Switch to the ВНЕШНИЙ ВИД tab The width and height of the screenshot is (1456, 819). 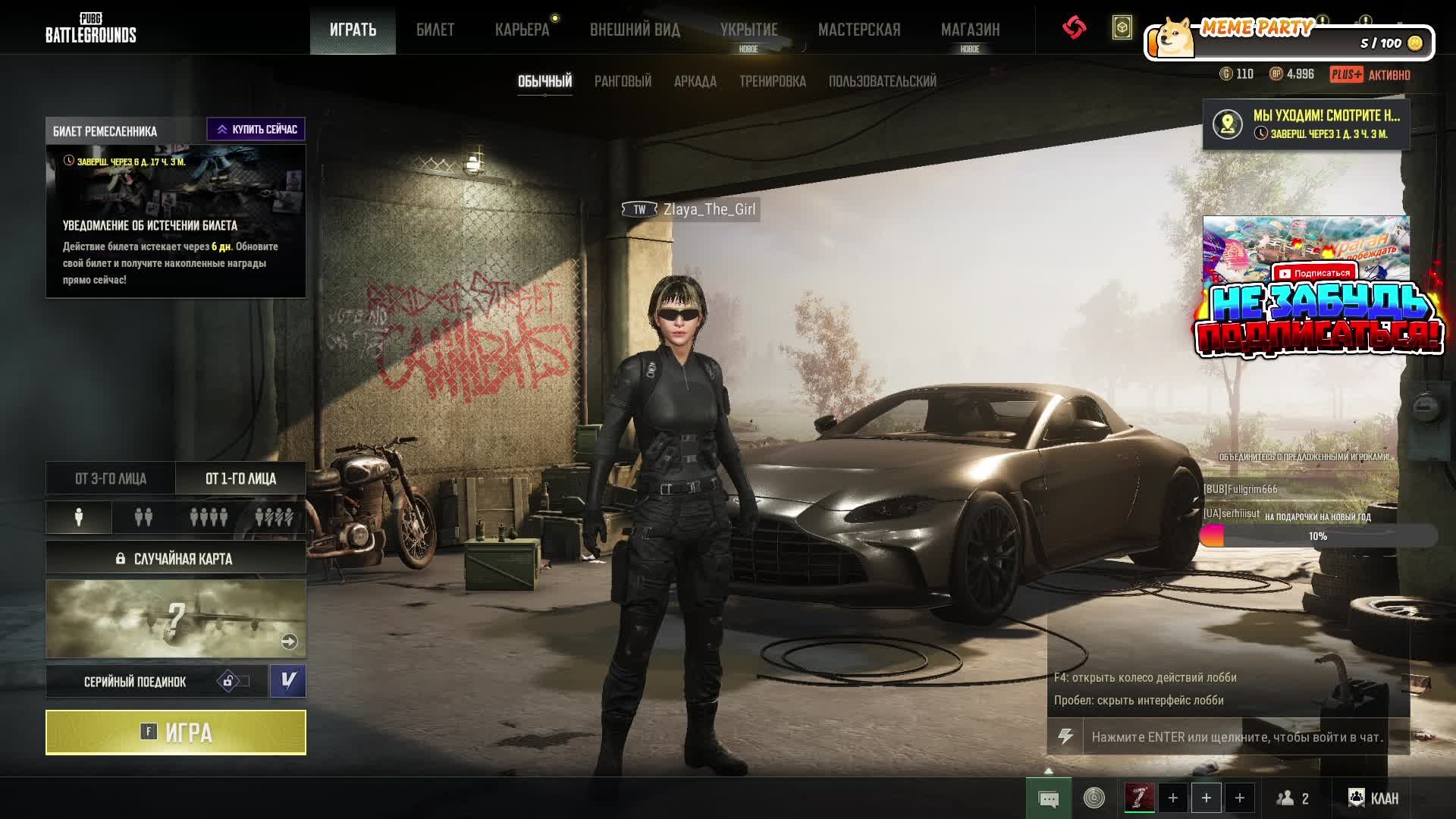[x=635, y=30]
